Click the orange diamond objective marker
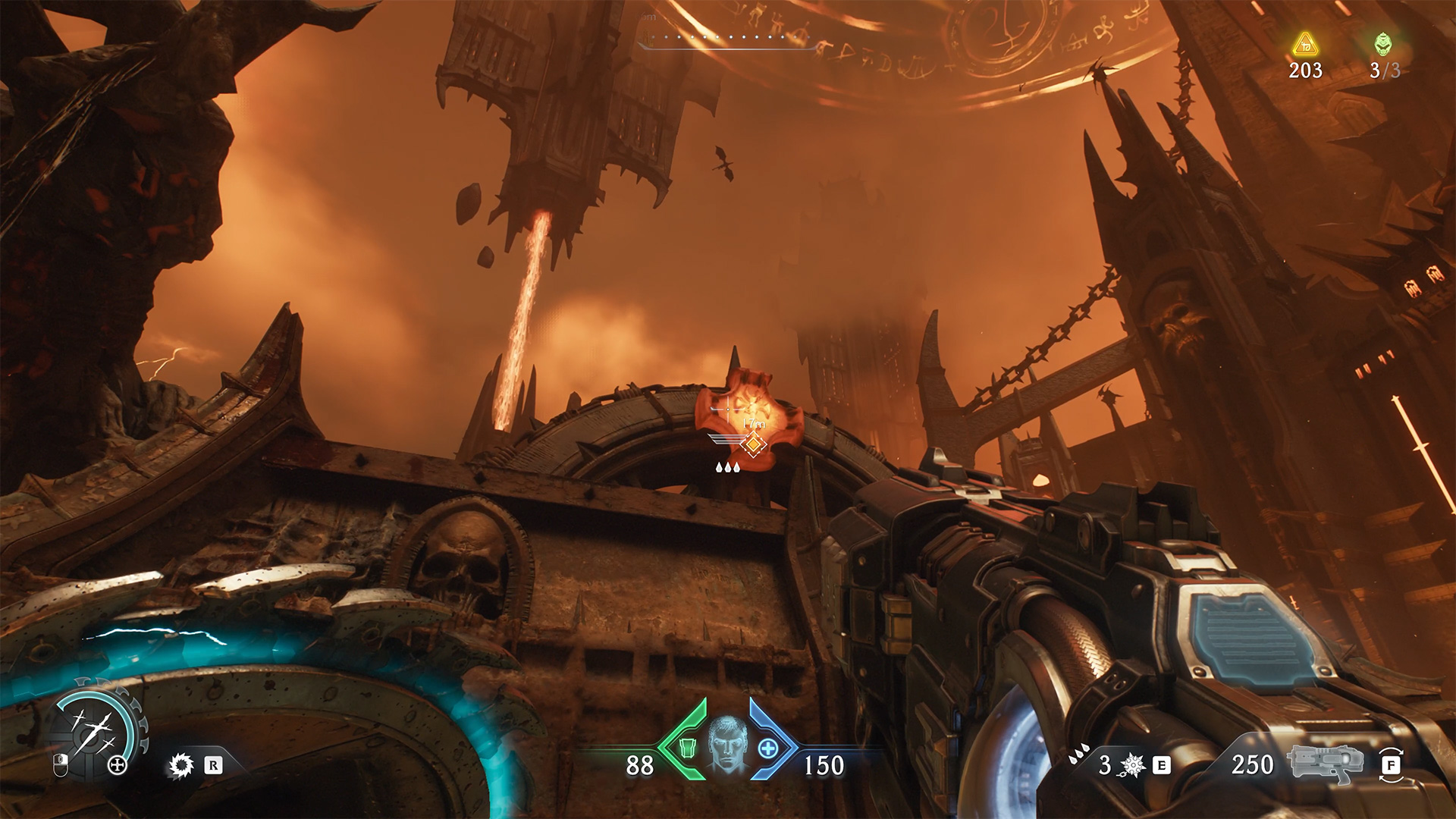 (752, 444)
